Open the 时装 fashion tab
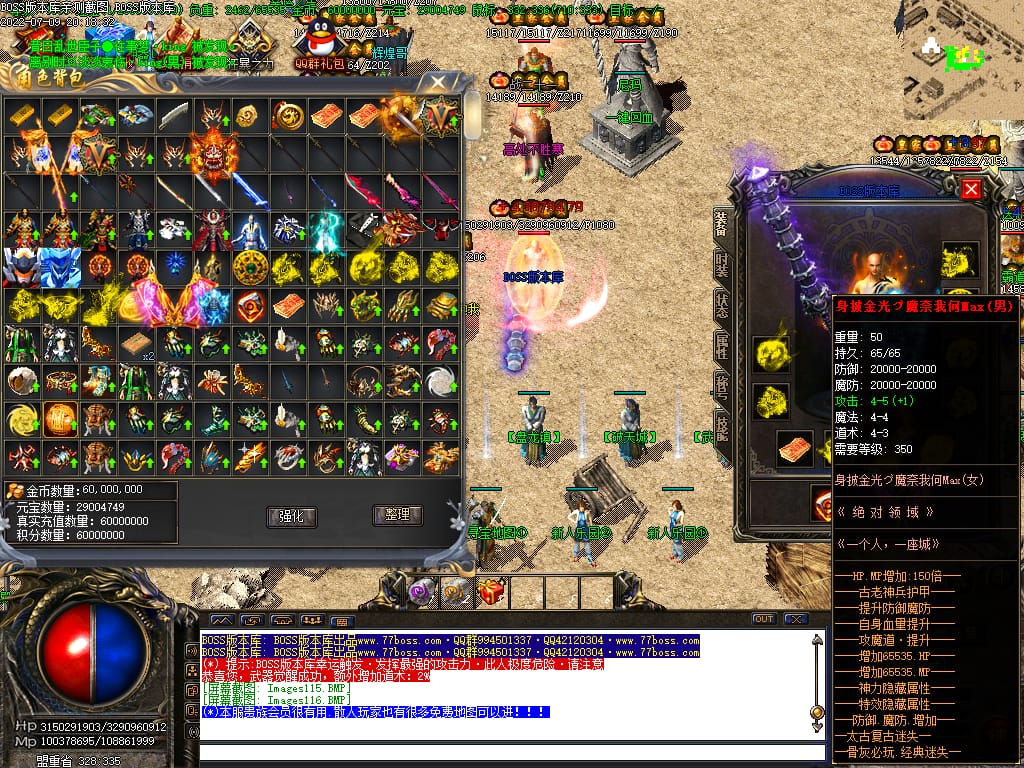Screen dimensions: 1024x768 click(720, 265)
